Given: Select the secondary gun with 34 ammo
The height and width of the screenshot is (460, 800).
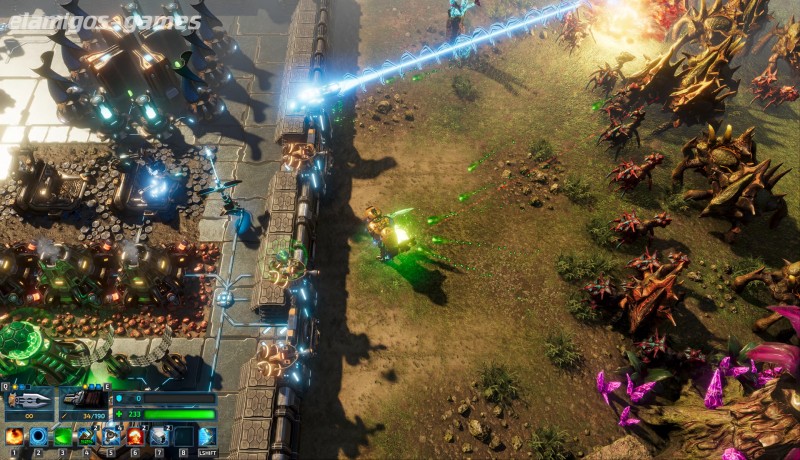Looking at the screenshot, I should (x=83, y=402).
